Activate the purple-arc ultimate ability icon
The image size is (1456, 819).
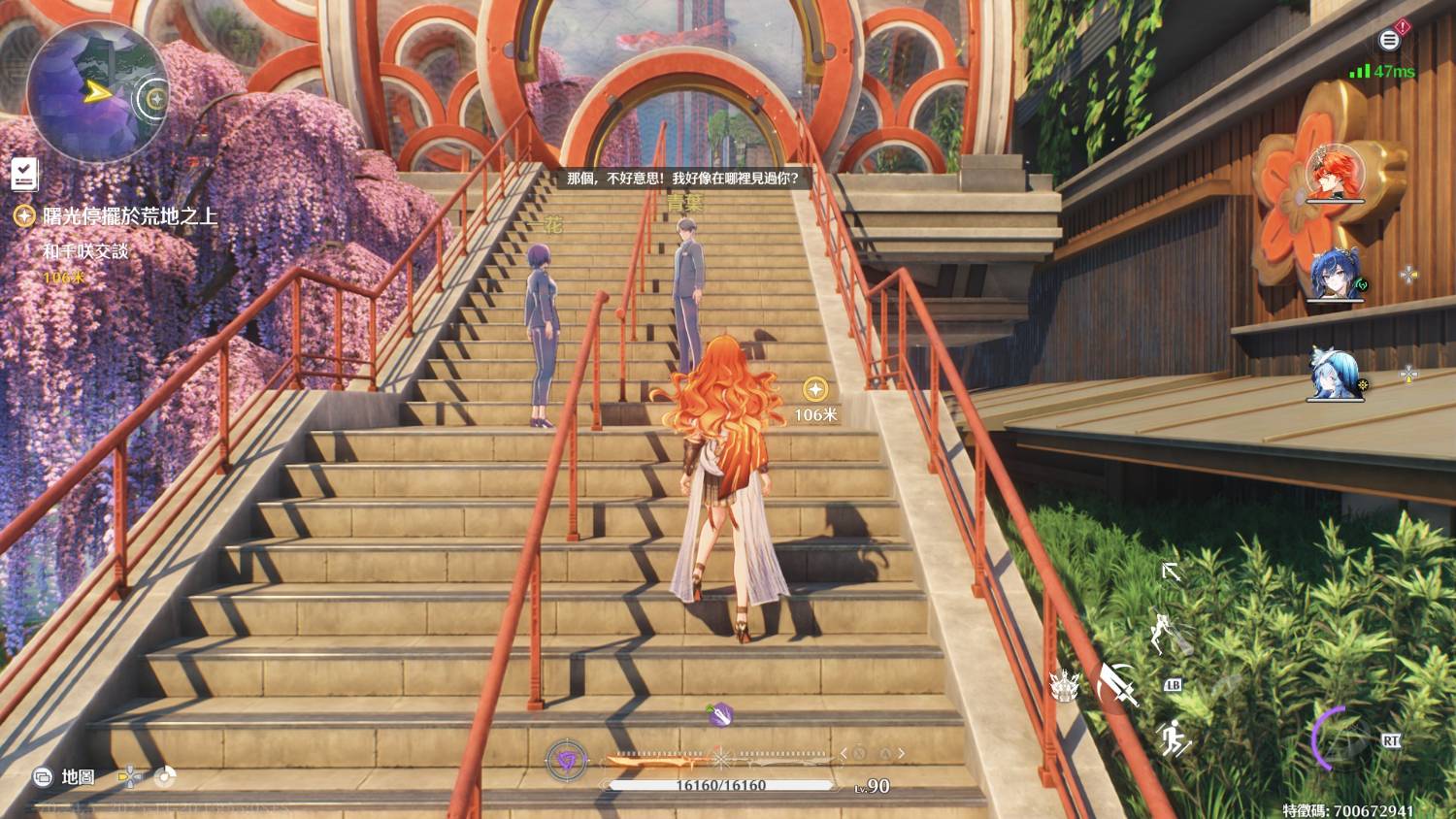[1342, 739]
